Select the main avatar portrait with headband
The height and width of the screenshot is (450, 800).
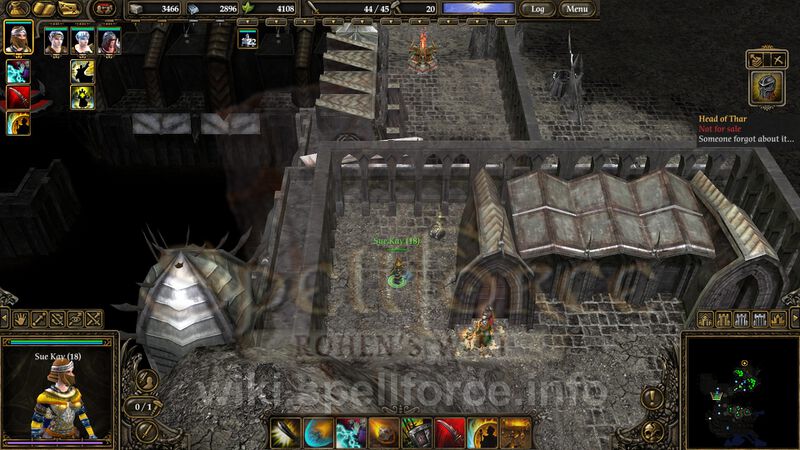pos(19,39)
